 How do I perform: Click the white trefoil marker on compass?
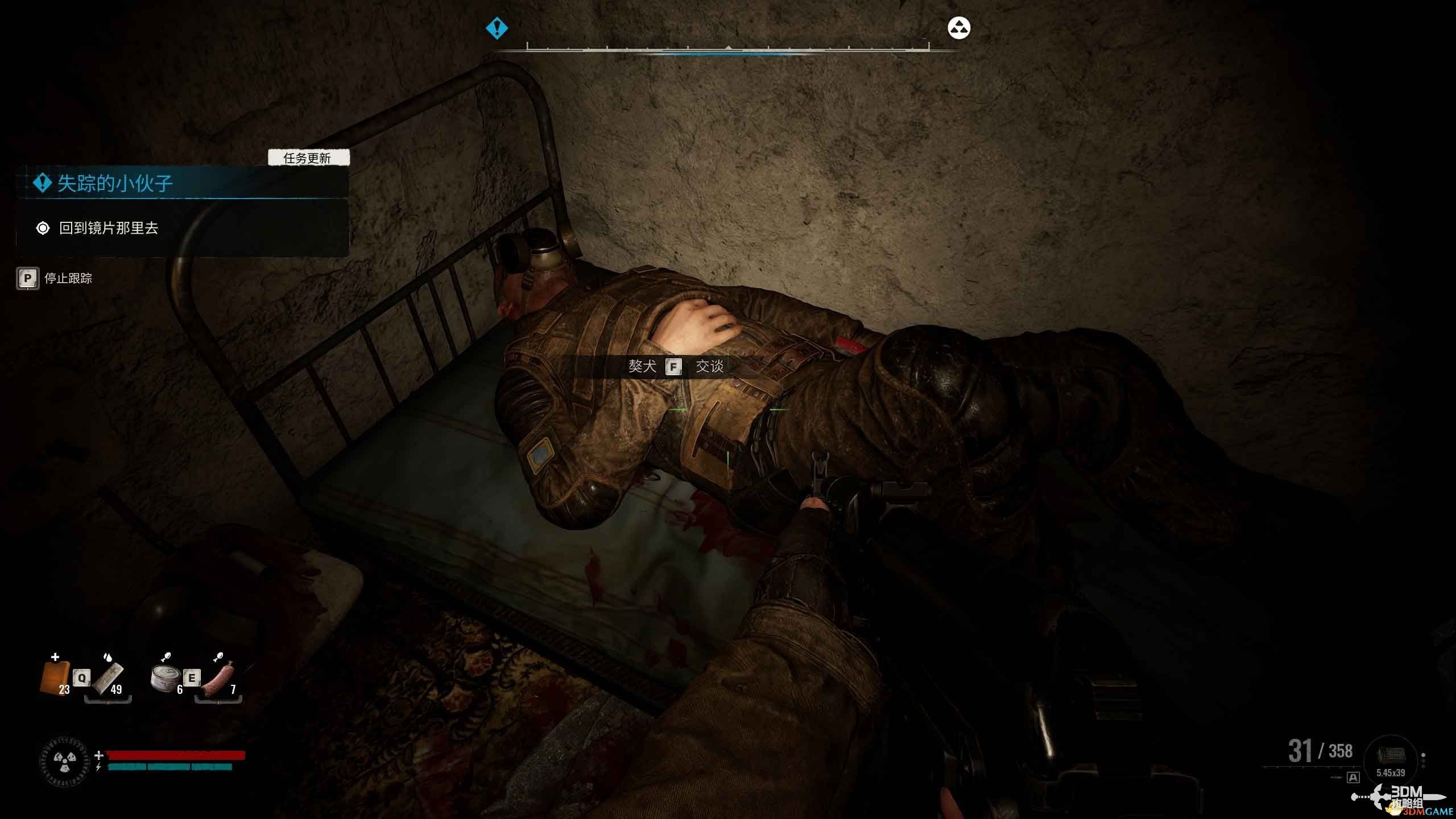click(959, 28)
